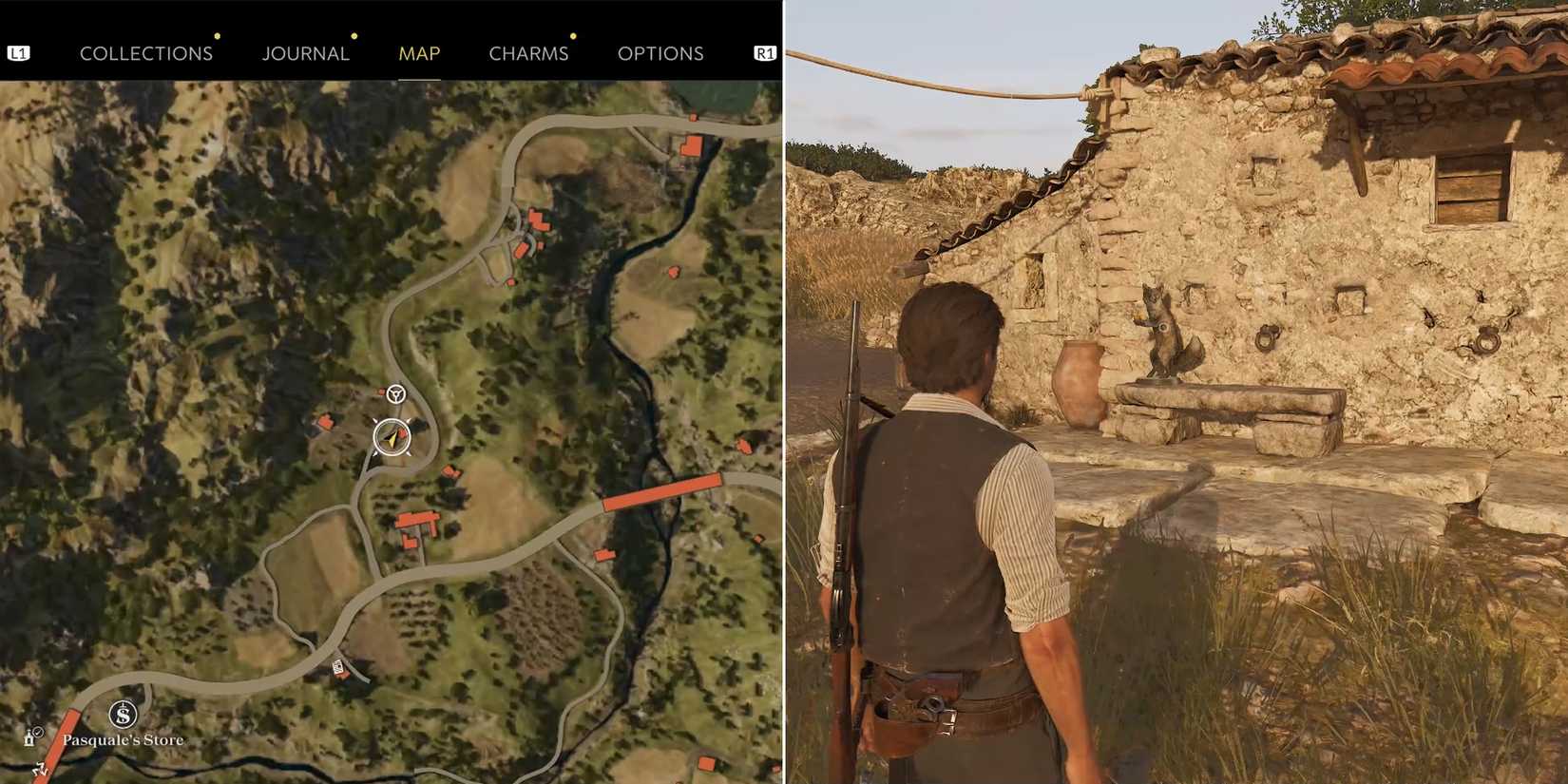Select the small postcard marker on the road
1568x784 pixels.
[x=337, y=666]
